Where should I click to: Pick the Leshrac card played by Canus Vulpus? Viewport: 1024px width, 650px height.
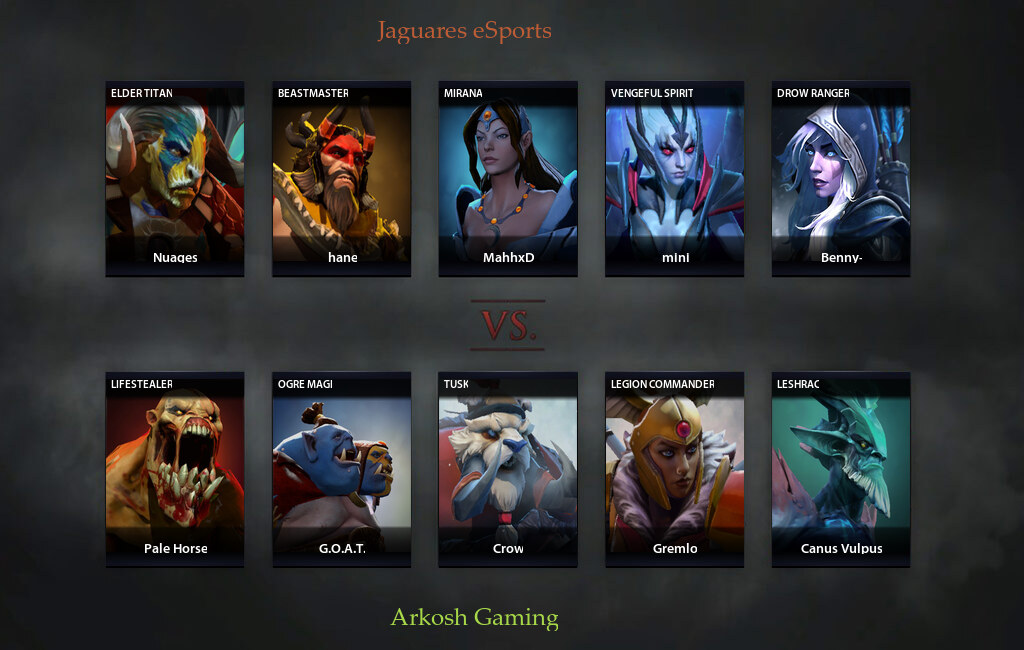(x=841, y=470)
